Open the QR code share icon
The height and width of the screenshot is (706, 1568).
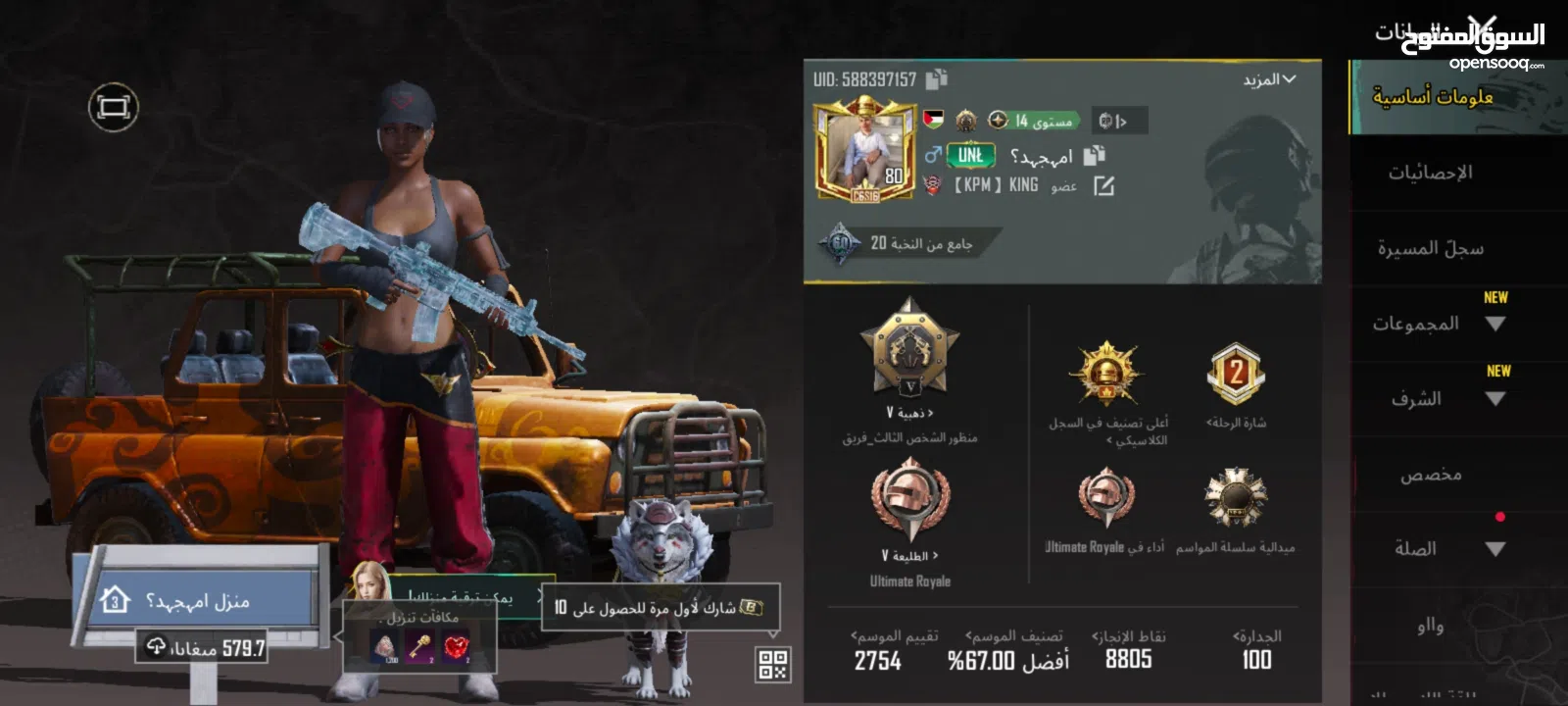pyautogui.click(x=772, y=665)
